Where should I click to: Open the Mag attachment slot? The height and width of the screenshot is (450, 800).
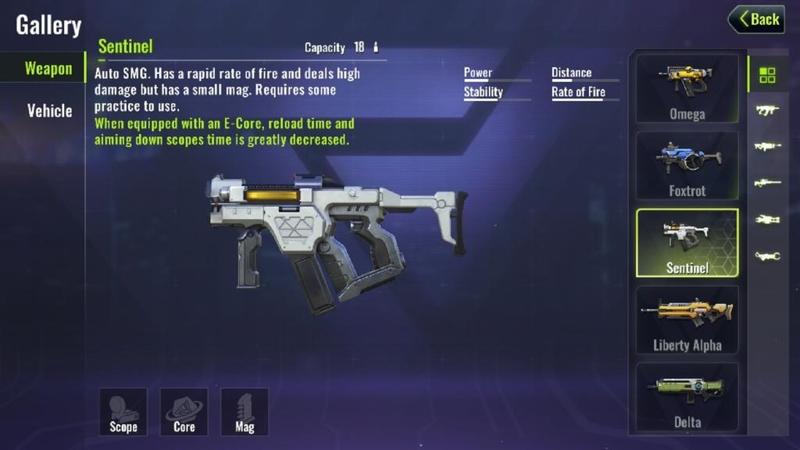(x=245, y=411)
